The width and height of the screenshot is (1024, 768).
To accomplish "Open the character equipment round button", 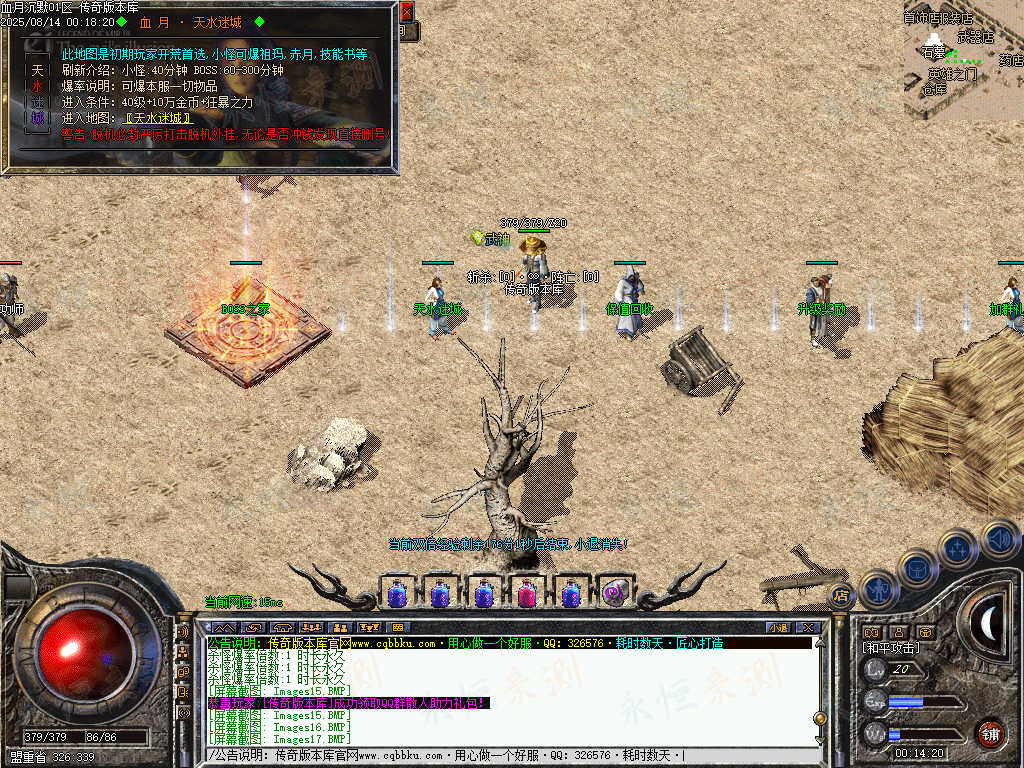I will [x=879, y=589].
